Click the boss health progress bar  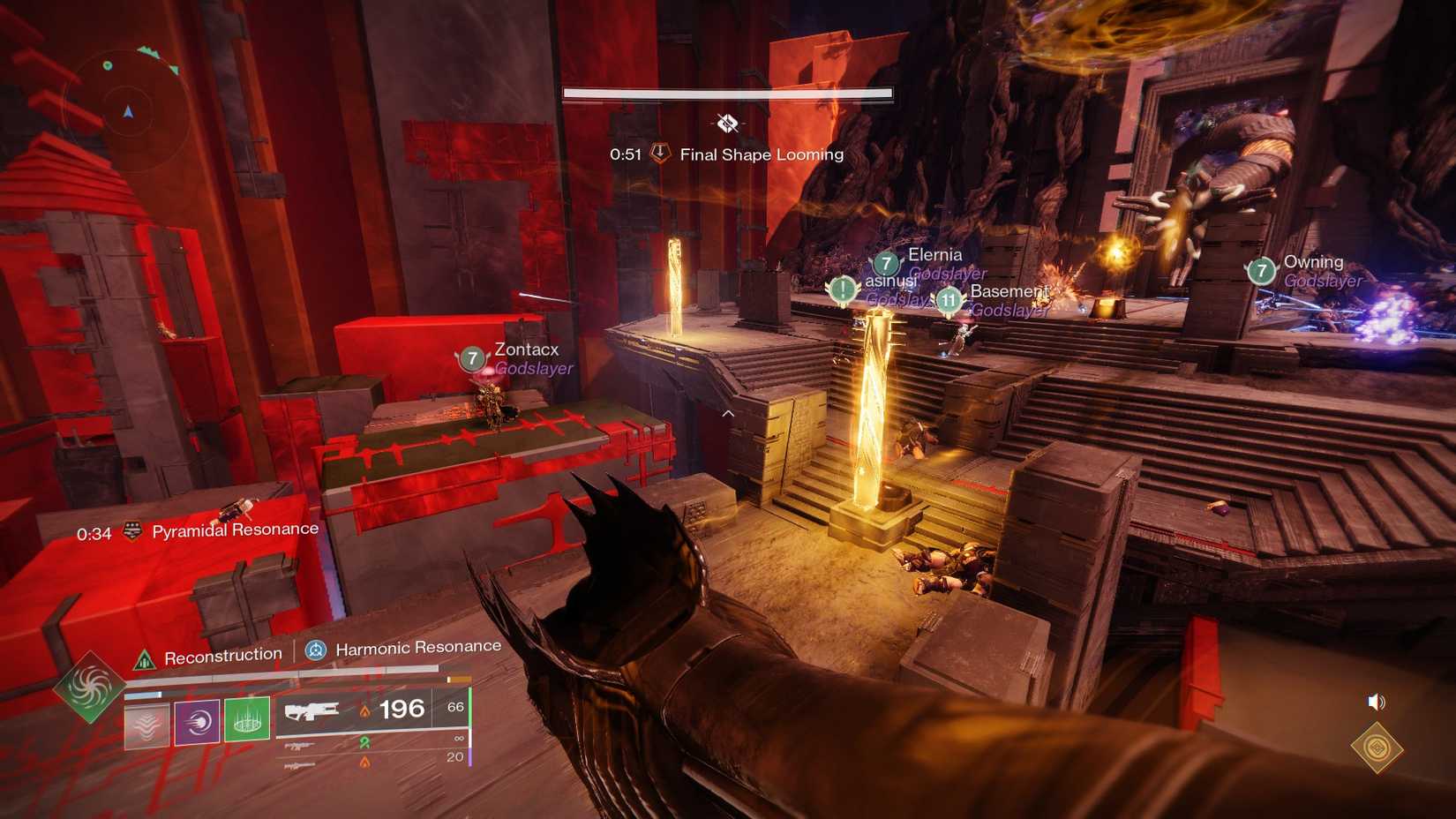(x=728, y=93)
